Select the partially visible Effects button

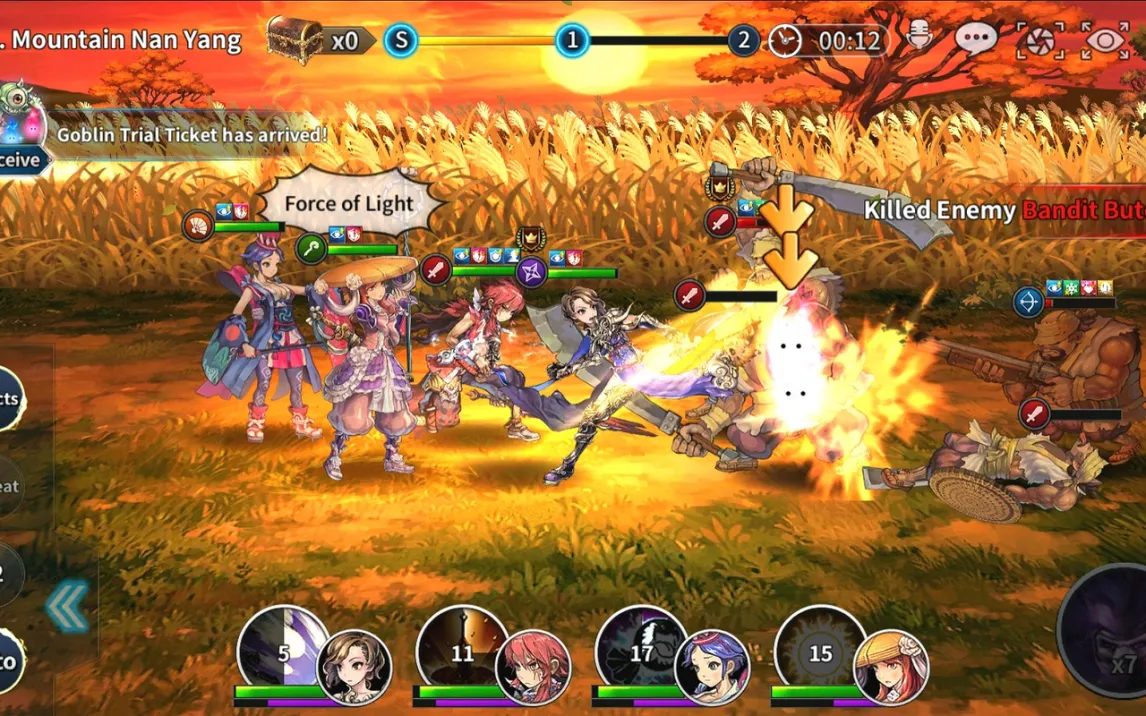click(x=10, y=398)
